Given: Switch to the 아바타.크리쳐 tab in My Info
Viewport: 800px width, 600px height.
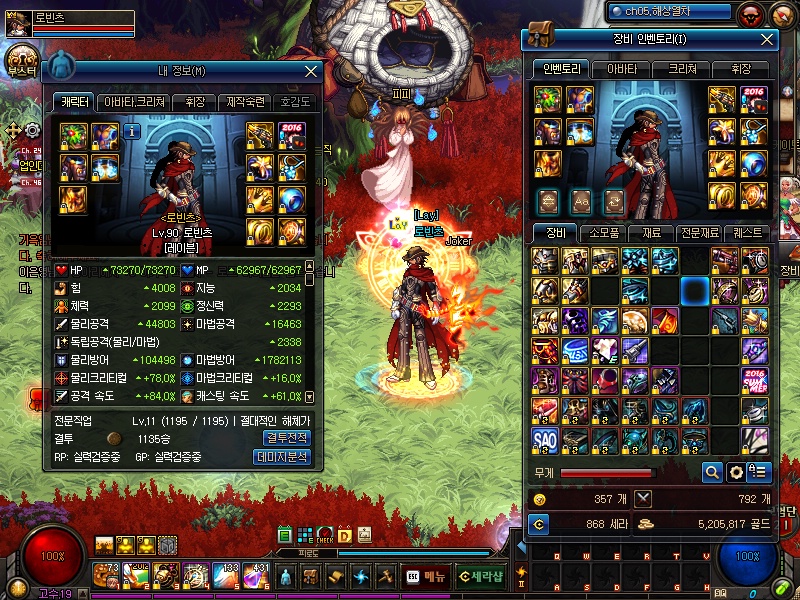Looking at the screenshot, I should point(136,102).
